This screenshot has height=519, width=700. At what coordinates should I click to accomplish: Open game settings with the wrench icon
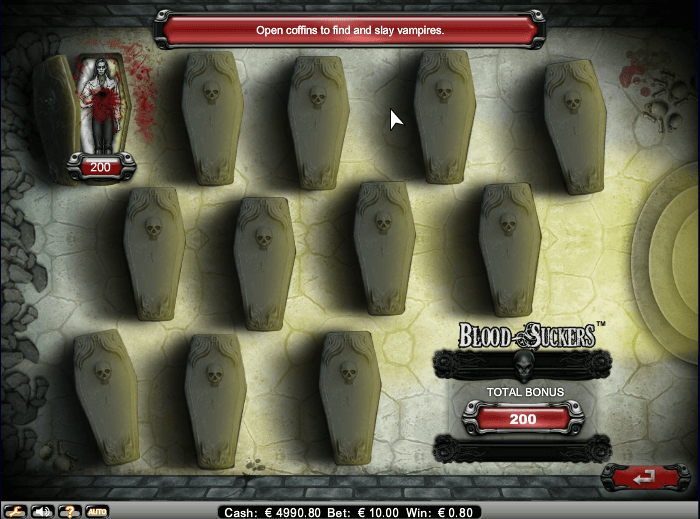15,511
